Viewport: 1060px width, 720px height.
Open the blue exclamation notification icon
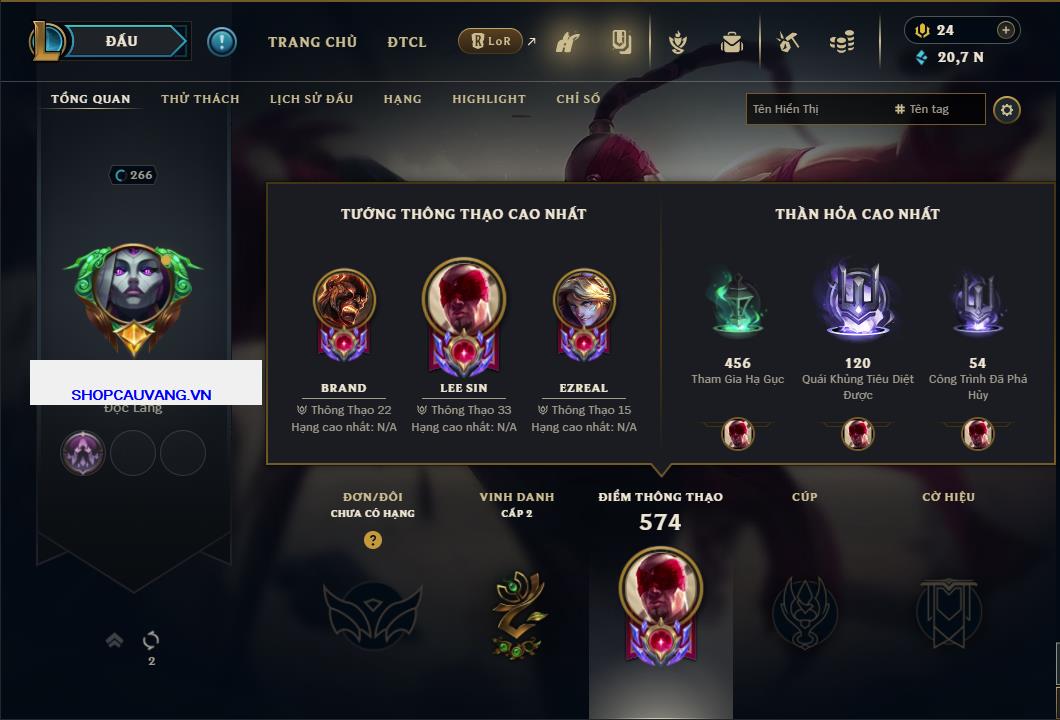click(222, 42)
